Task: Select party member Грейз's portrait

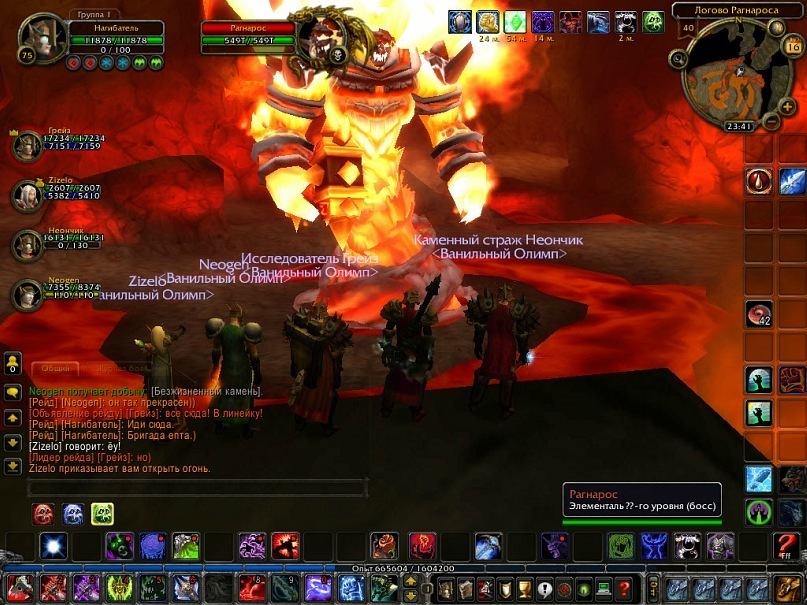Action: click(x=27, y=146)
